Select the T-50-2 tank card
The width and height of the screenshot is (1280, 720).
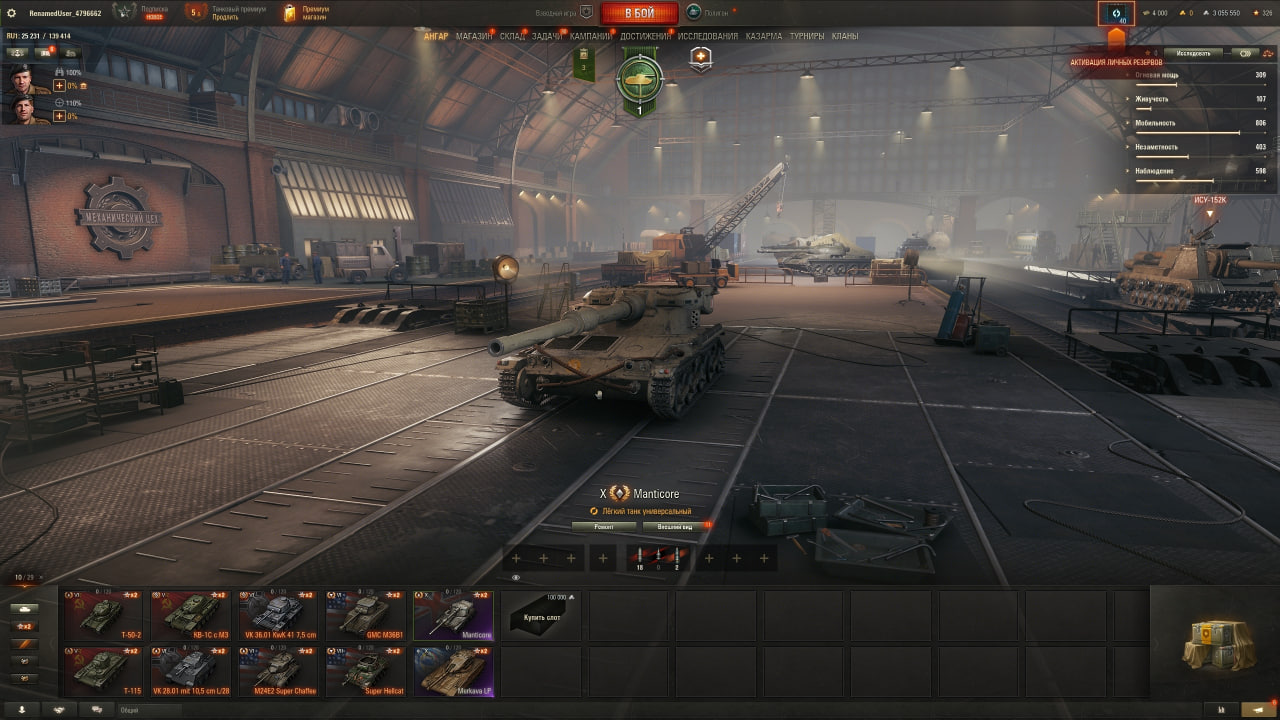(x=102, y=615)
